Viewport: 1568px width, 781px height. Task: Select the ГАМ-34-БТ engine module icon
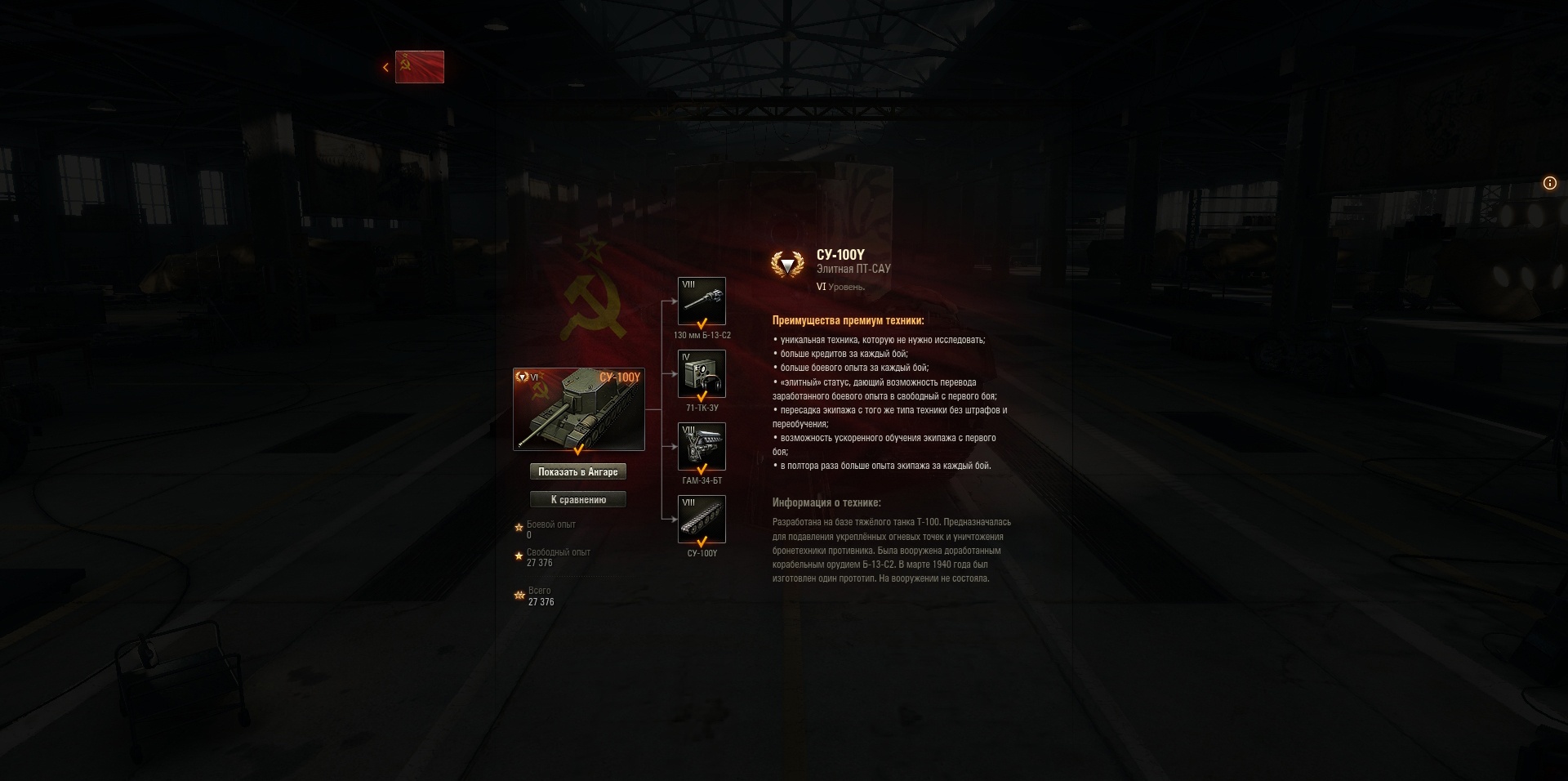tap(702, 446)
